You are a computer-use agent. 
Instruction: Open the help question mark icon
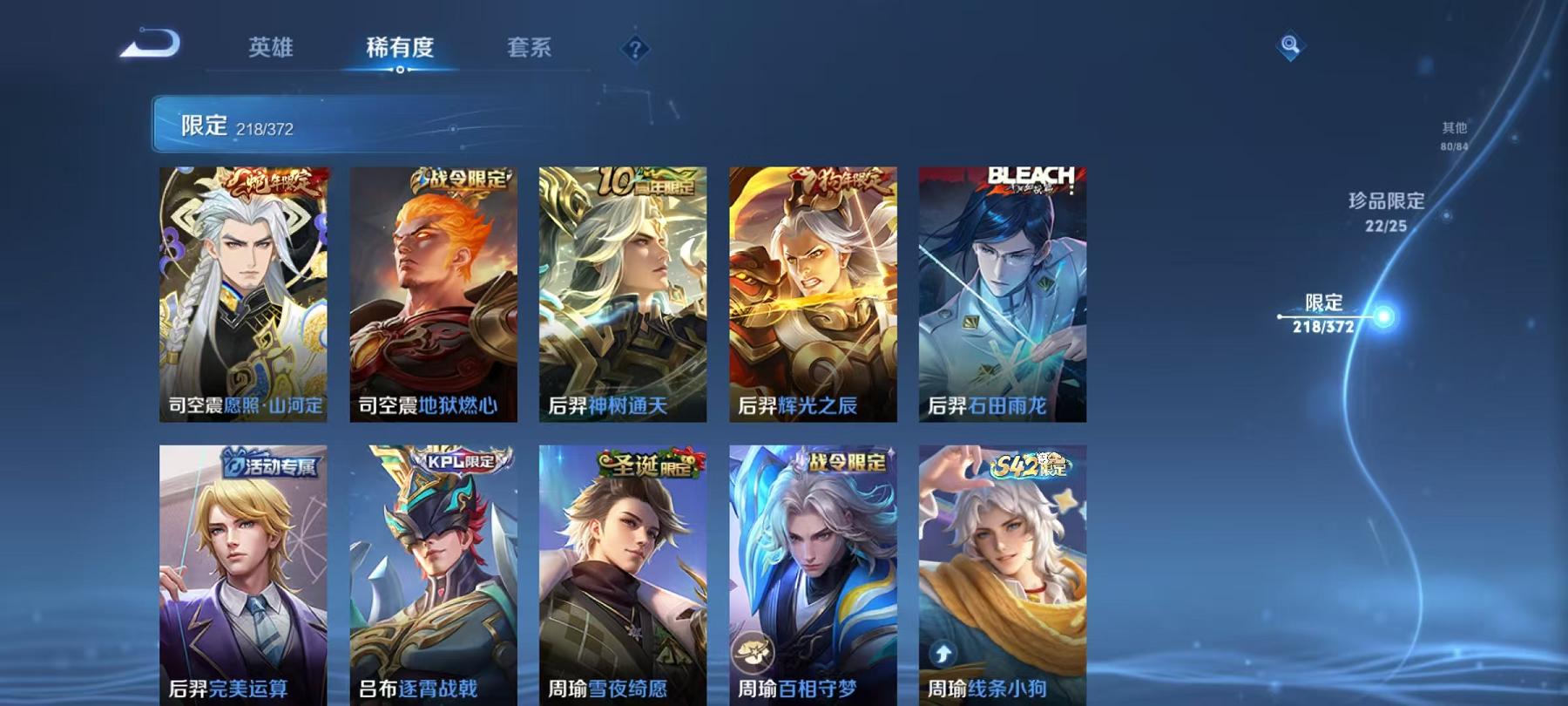point(635,49)
